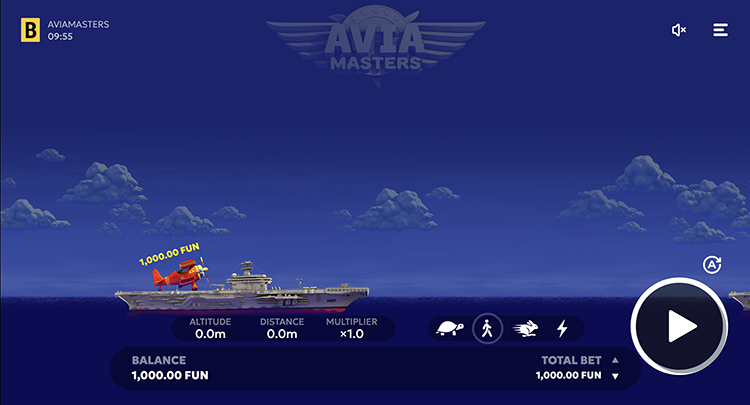Screen dimensions: 750x405
Task: Choose the walking man speed
Action: [x=487, y=328]
